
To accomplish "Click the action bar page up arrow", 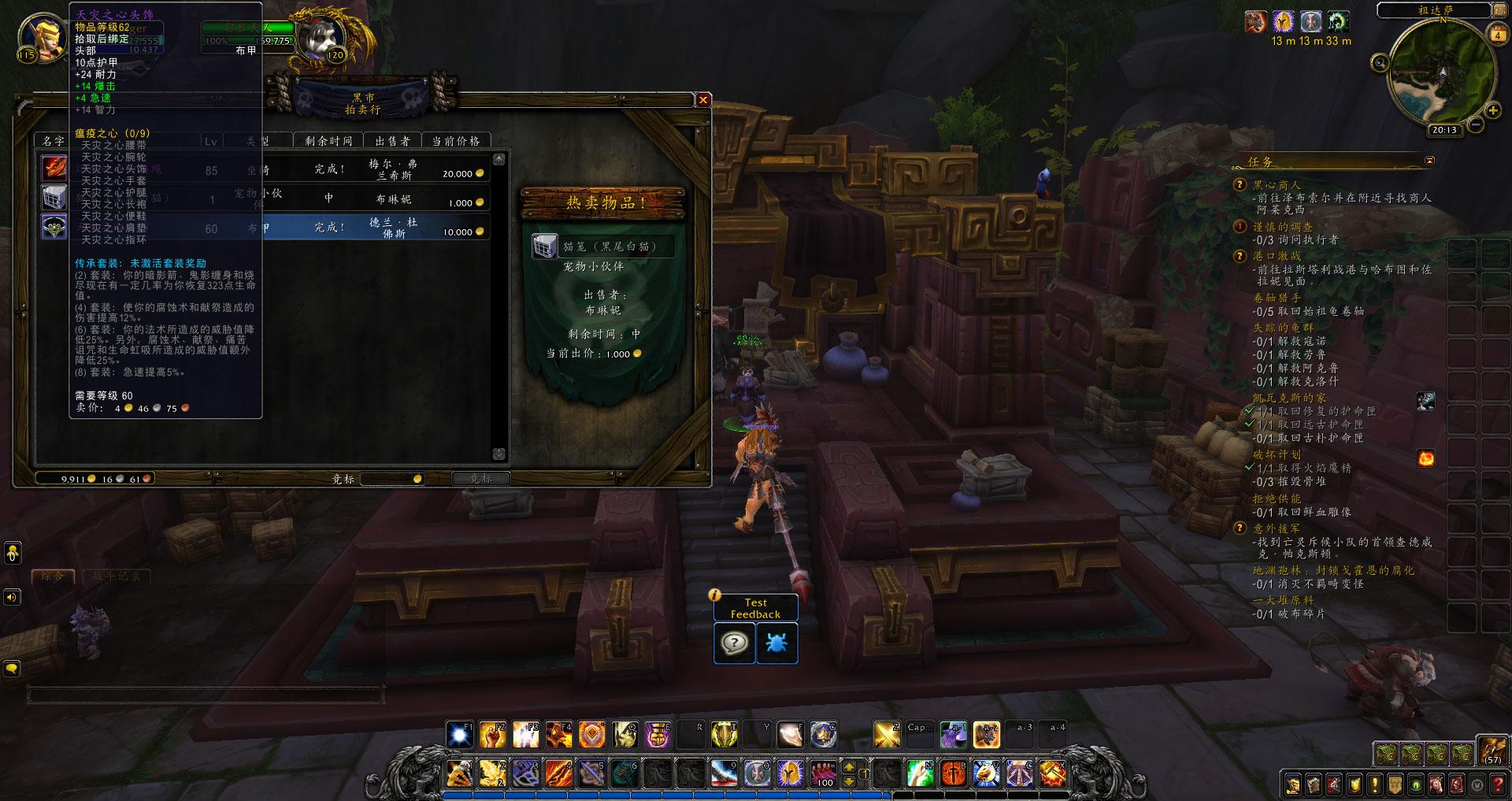I will (850, 766).
